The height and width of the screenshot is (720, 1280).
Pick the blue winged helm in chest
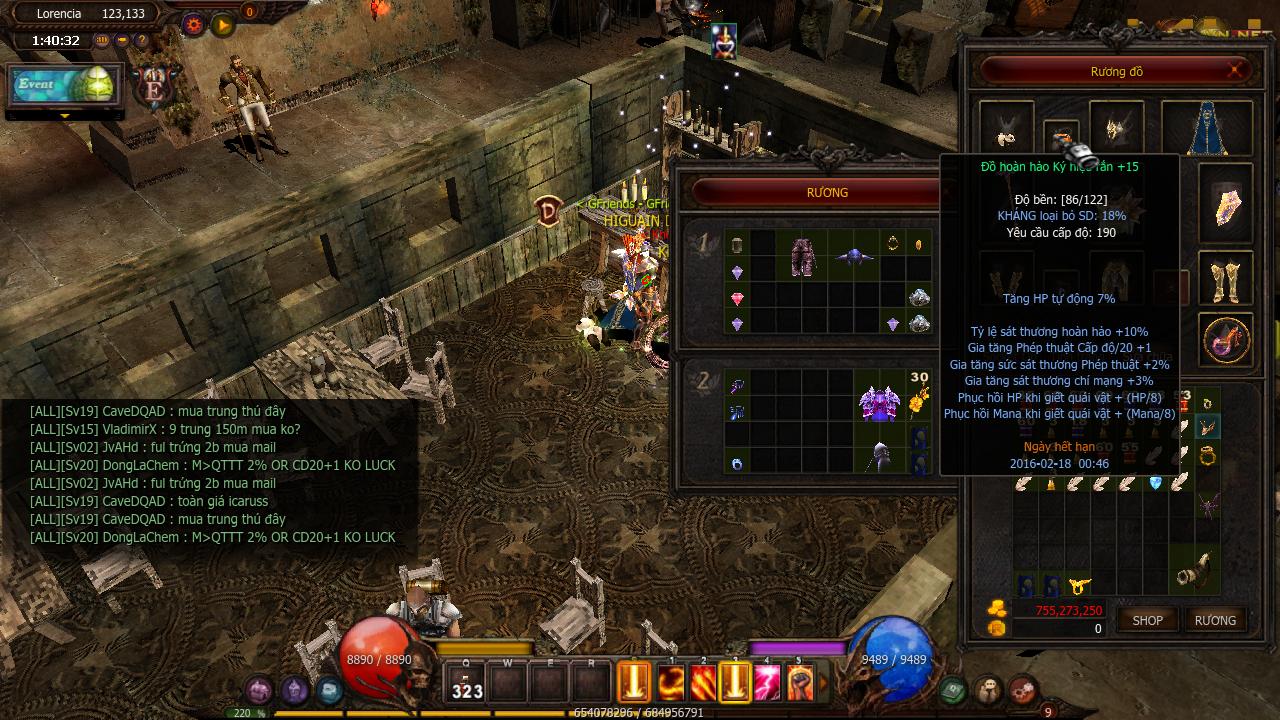click(856, 257)
